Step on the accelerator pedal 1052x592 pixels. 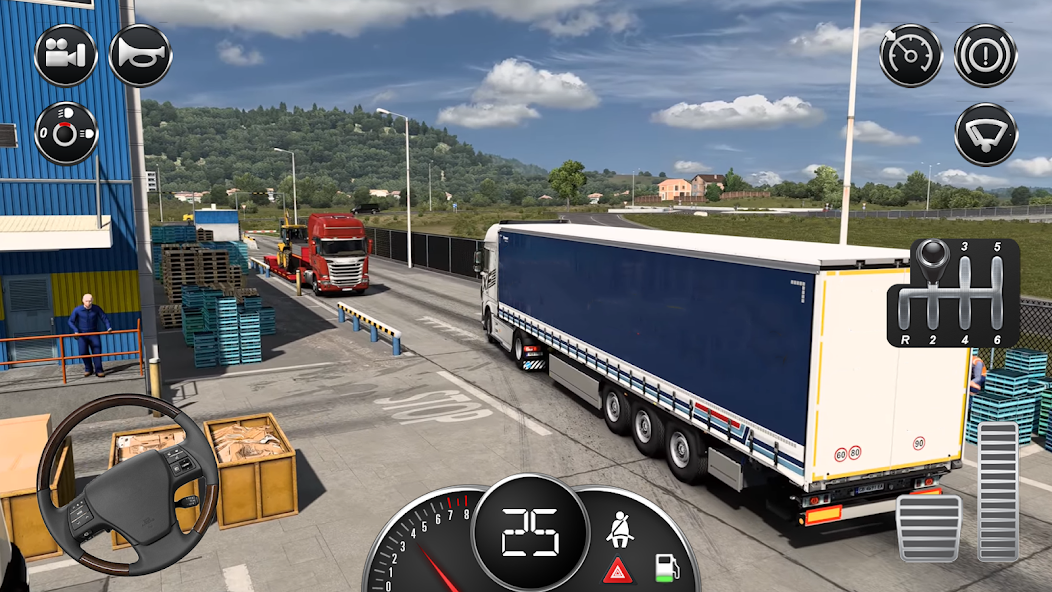click(998, 491)
